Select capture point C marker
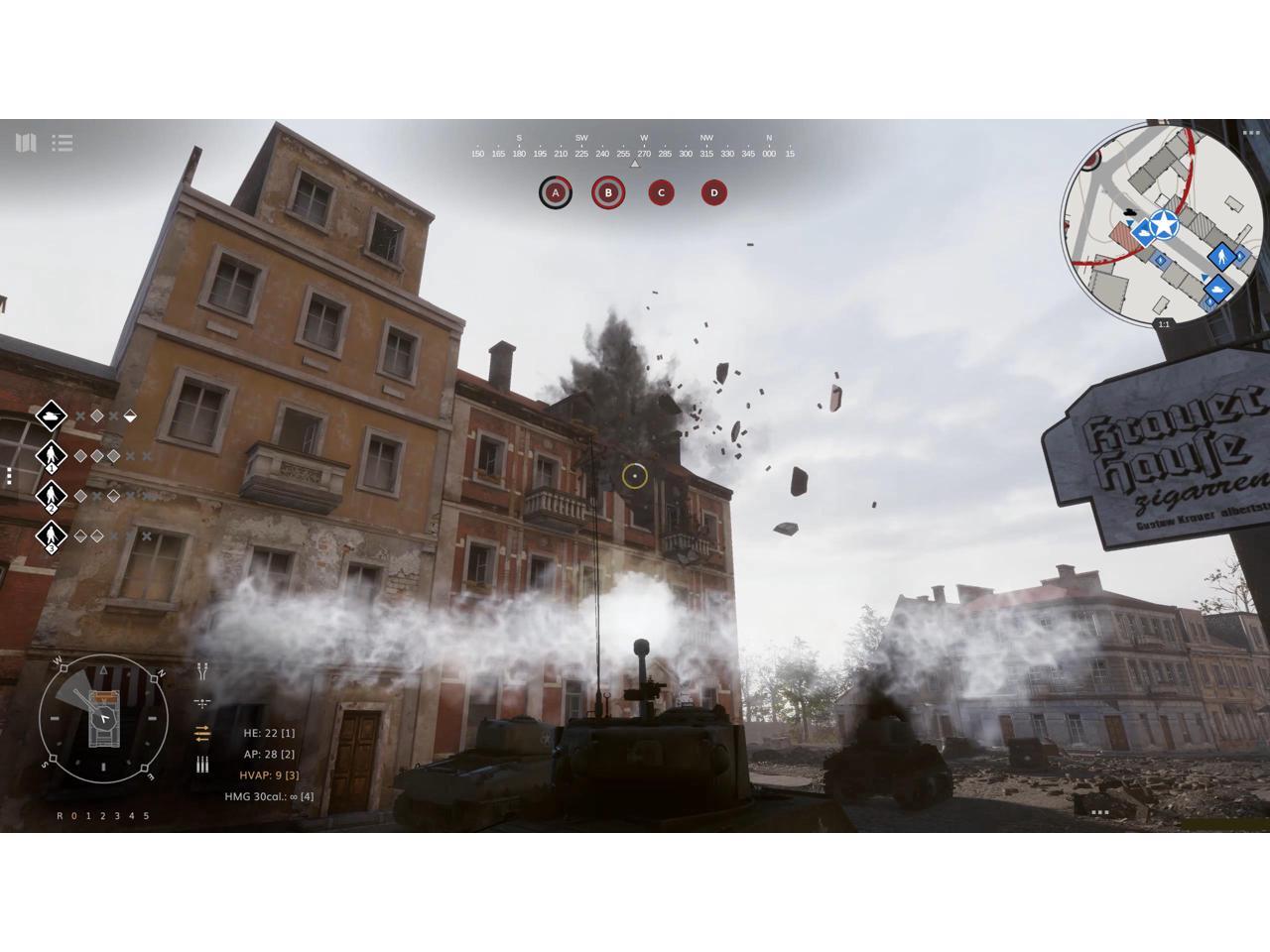 pyautogui.click(x=661, y=192)
